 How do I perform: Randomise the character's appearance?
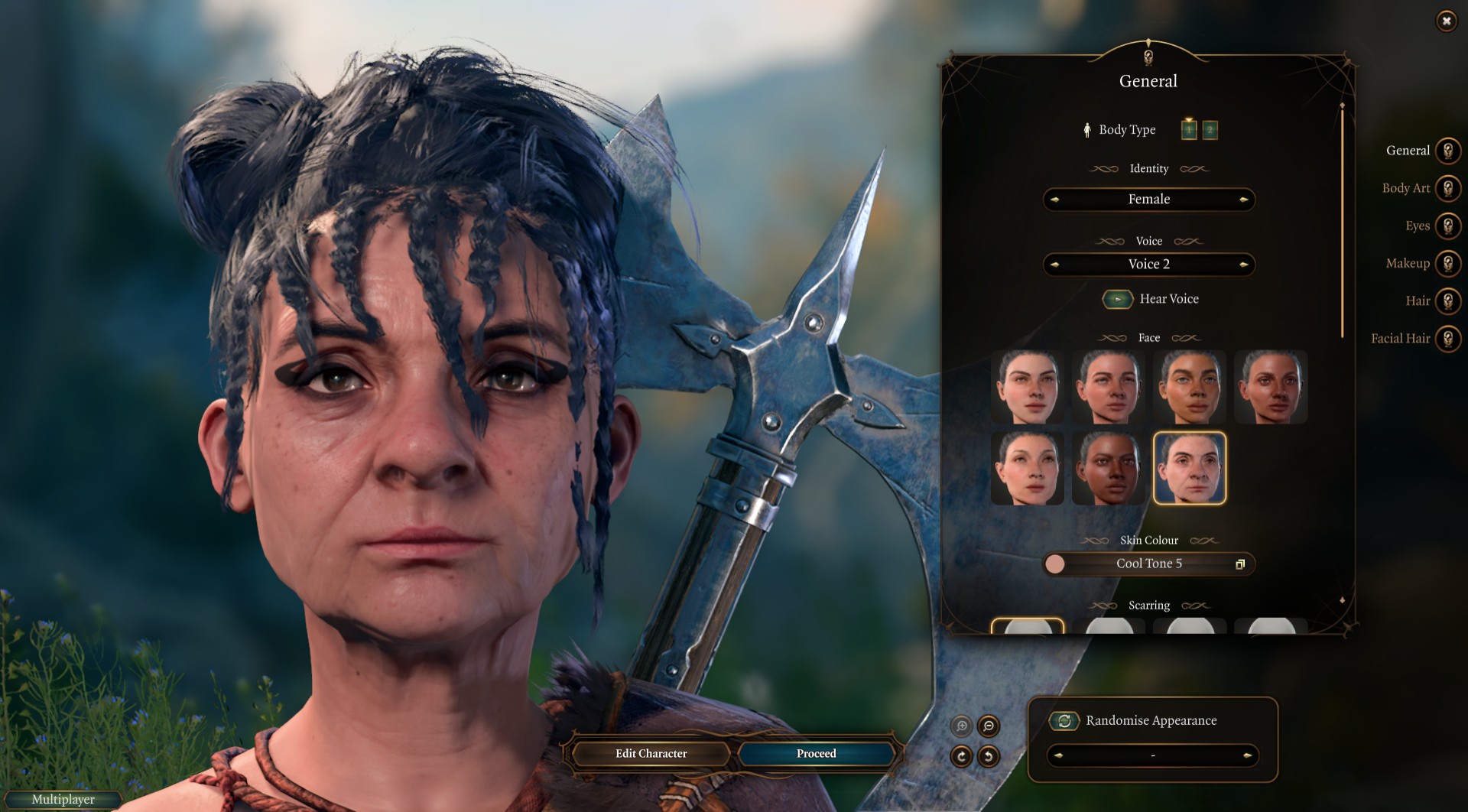pyautogui.click(x=1064, y=720)
